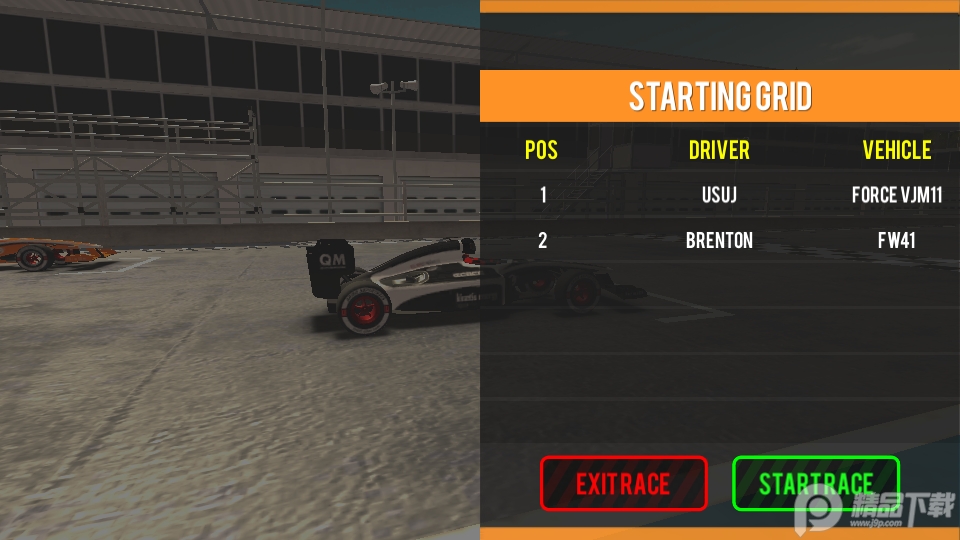Choose BRENTON's grid row
960x540 pixels.
click(x=719, y=240)
